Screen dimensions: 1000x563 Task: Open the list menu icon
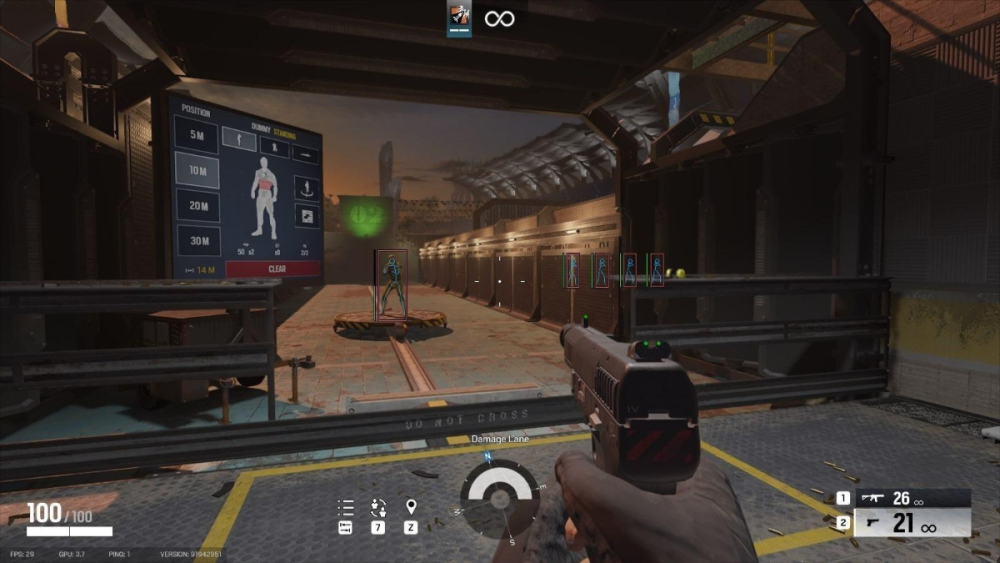[346, 507]
